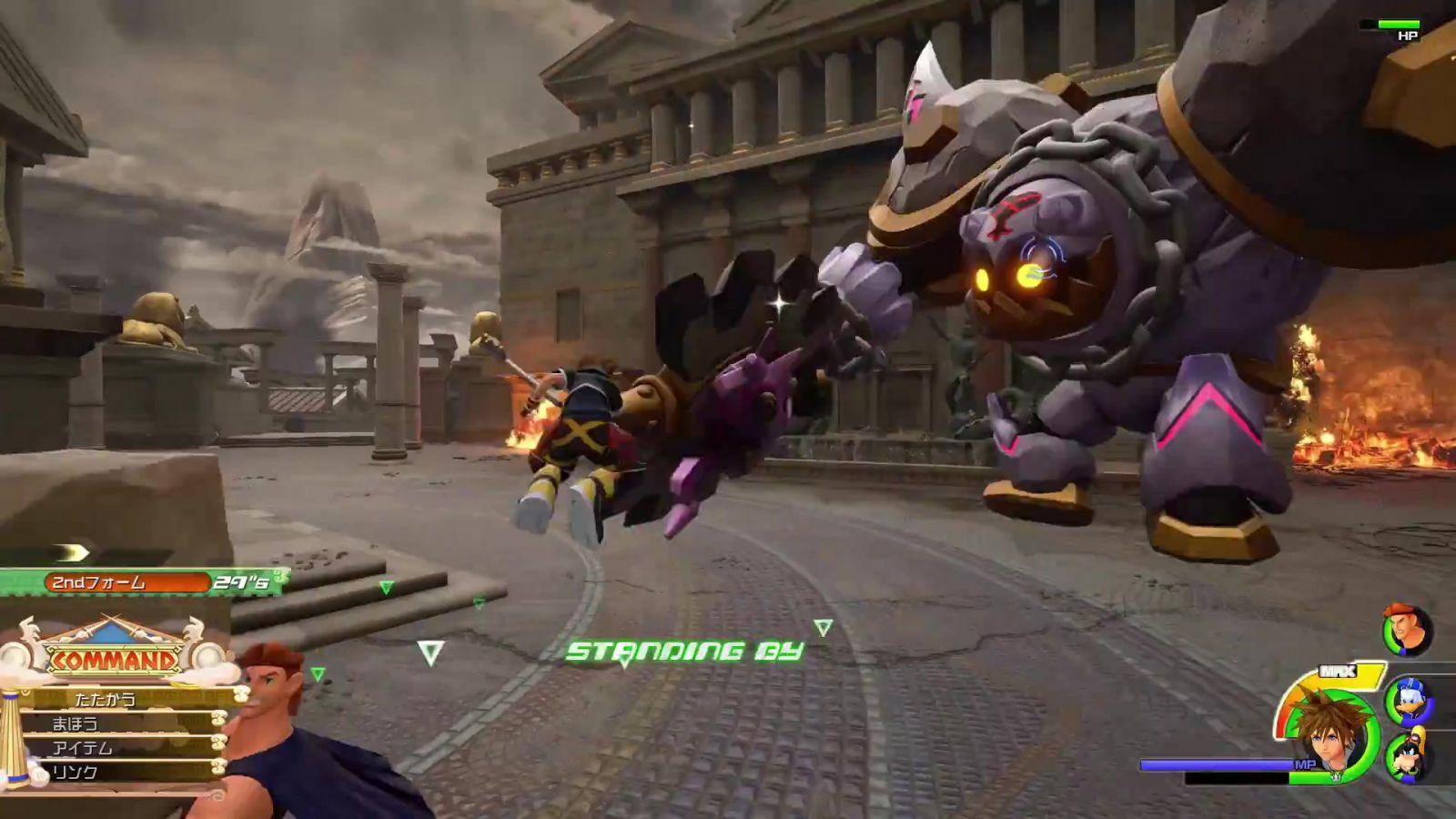1456x819 pixels.
Task: Select Goofy's party portrait
Action: click(1408, 755)
